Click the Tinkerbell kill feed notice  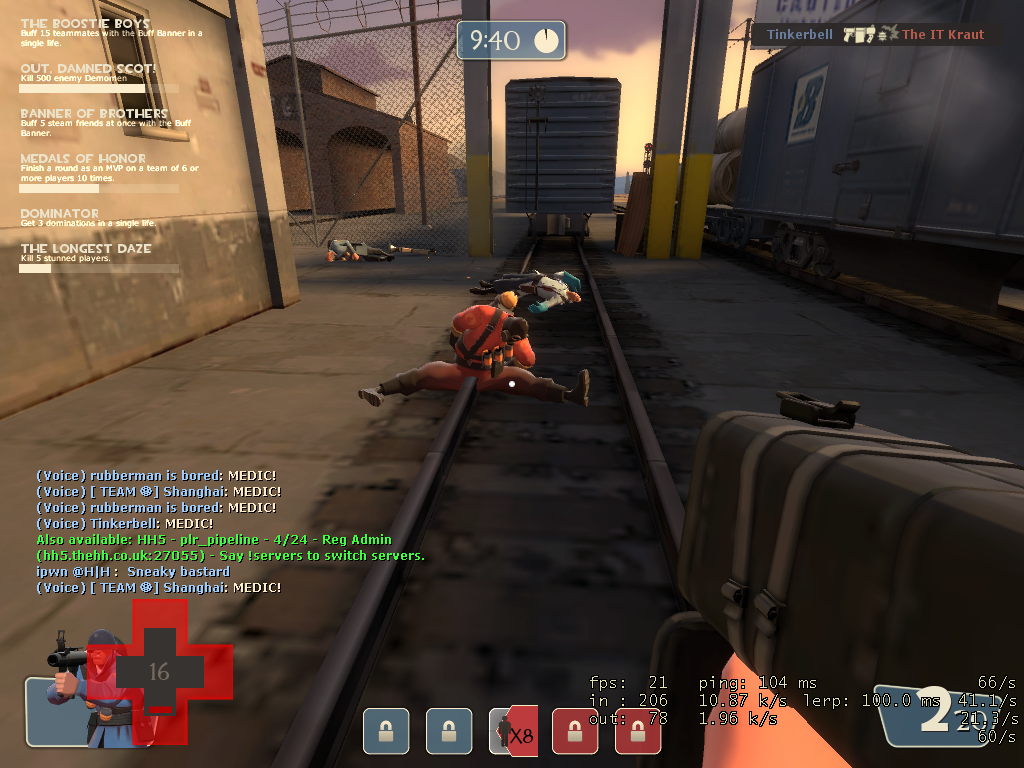tap(875, 34)
